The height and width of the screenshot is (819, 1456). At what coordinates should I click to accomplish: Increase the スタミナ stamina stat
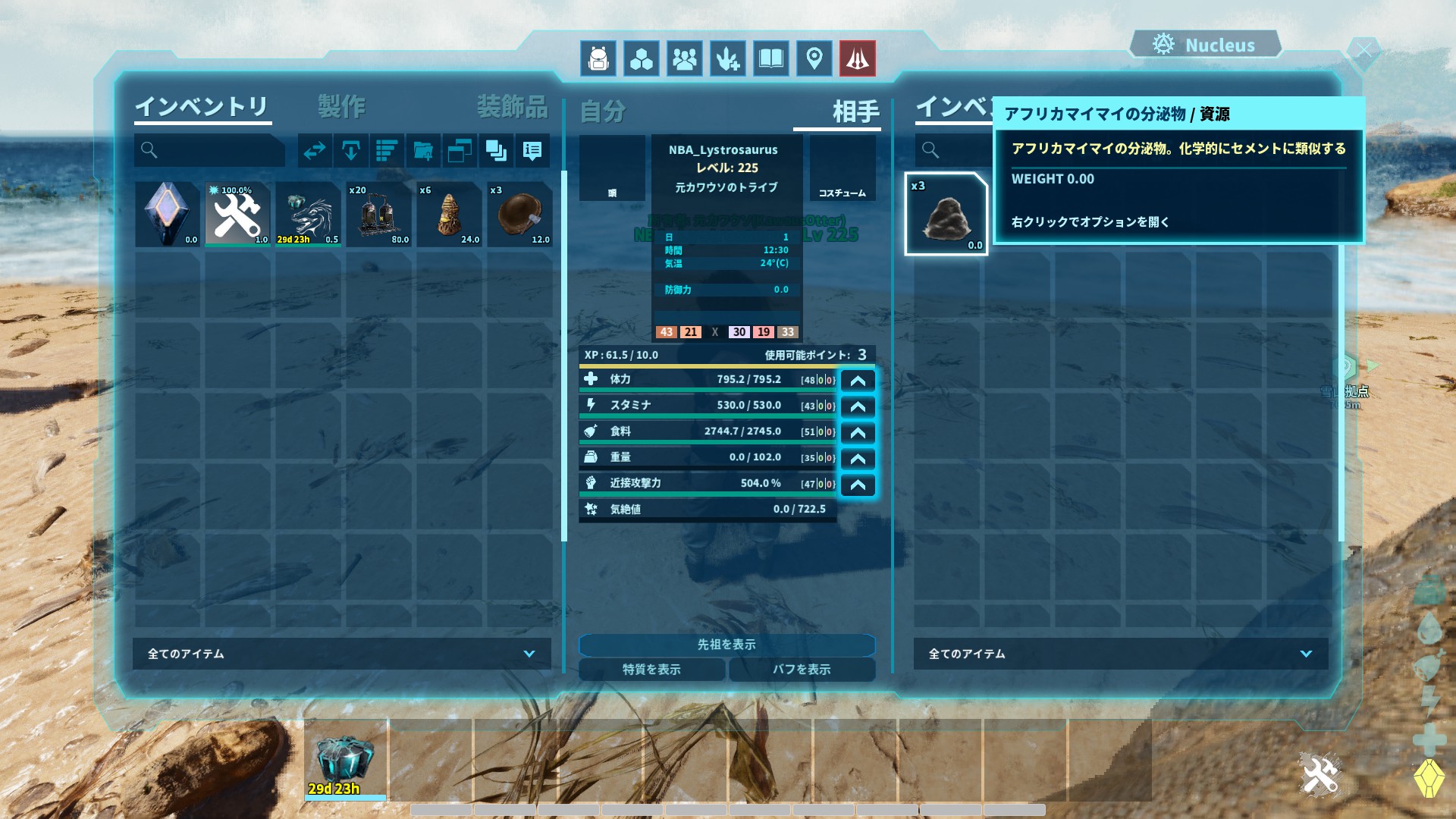click(x=858, y=406)
